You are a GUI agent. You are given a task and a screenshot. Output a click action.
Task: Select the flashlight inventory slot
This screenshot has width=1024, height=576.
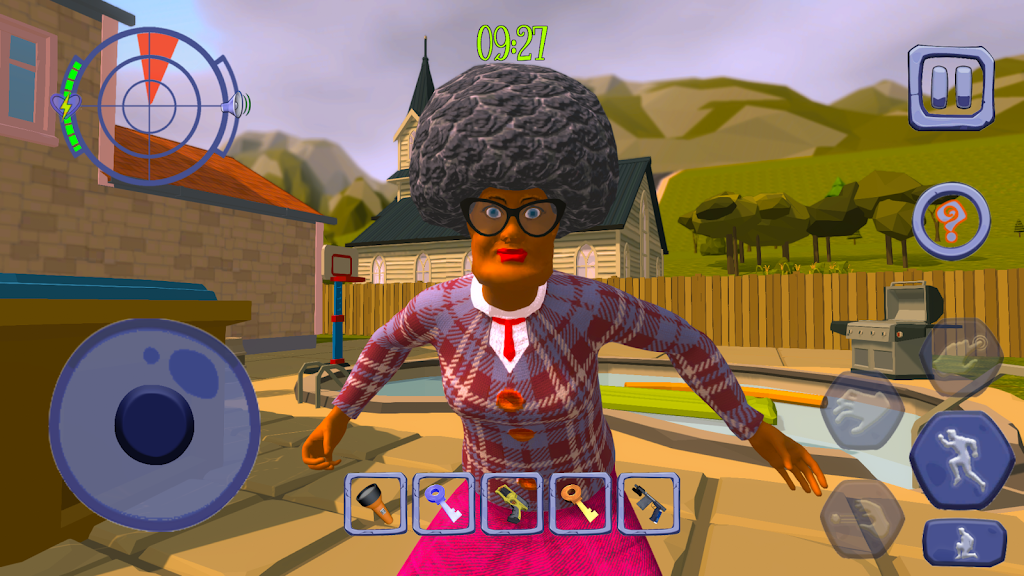pyautogui.click(x=375, y=503)
